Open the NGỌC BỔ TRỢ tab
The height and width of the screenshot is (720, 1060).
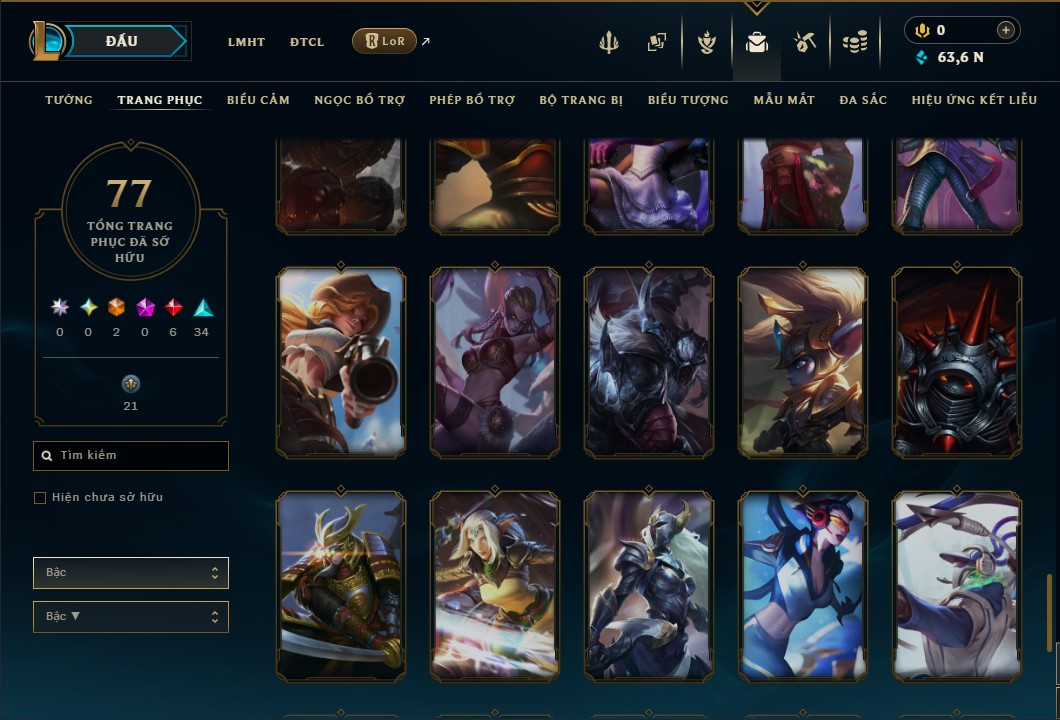[x=359, y=100]
